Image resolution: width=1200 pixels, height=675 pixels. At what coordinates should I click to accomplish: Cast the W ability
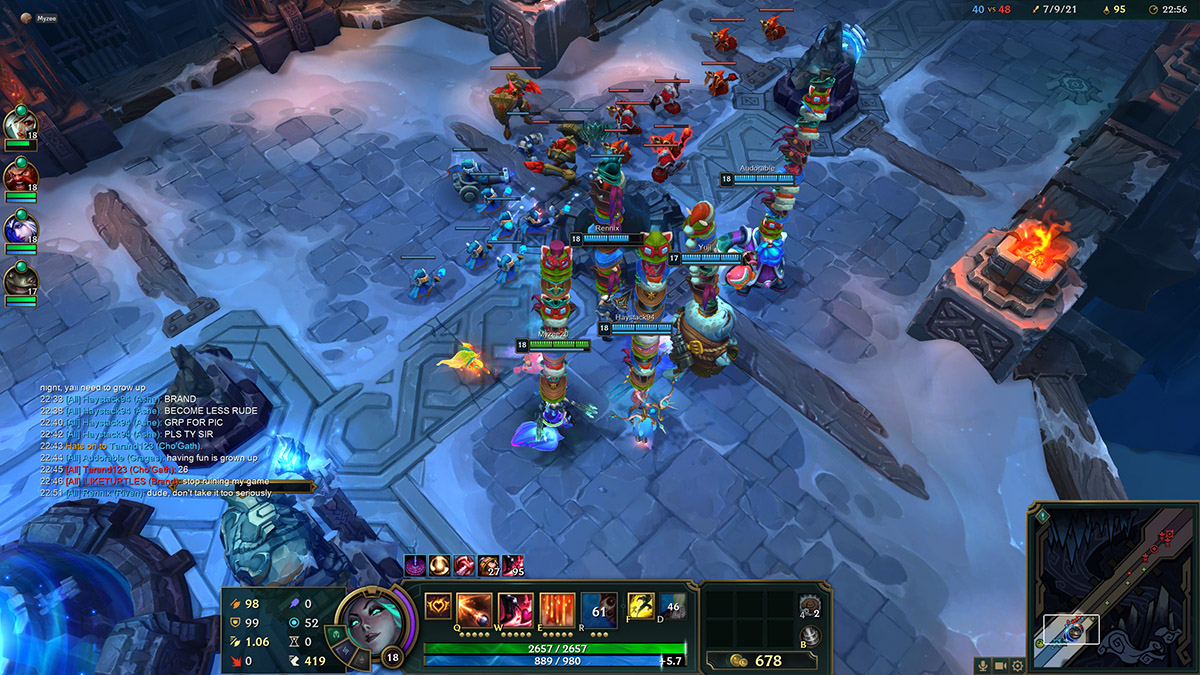click(515, 608)
